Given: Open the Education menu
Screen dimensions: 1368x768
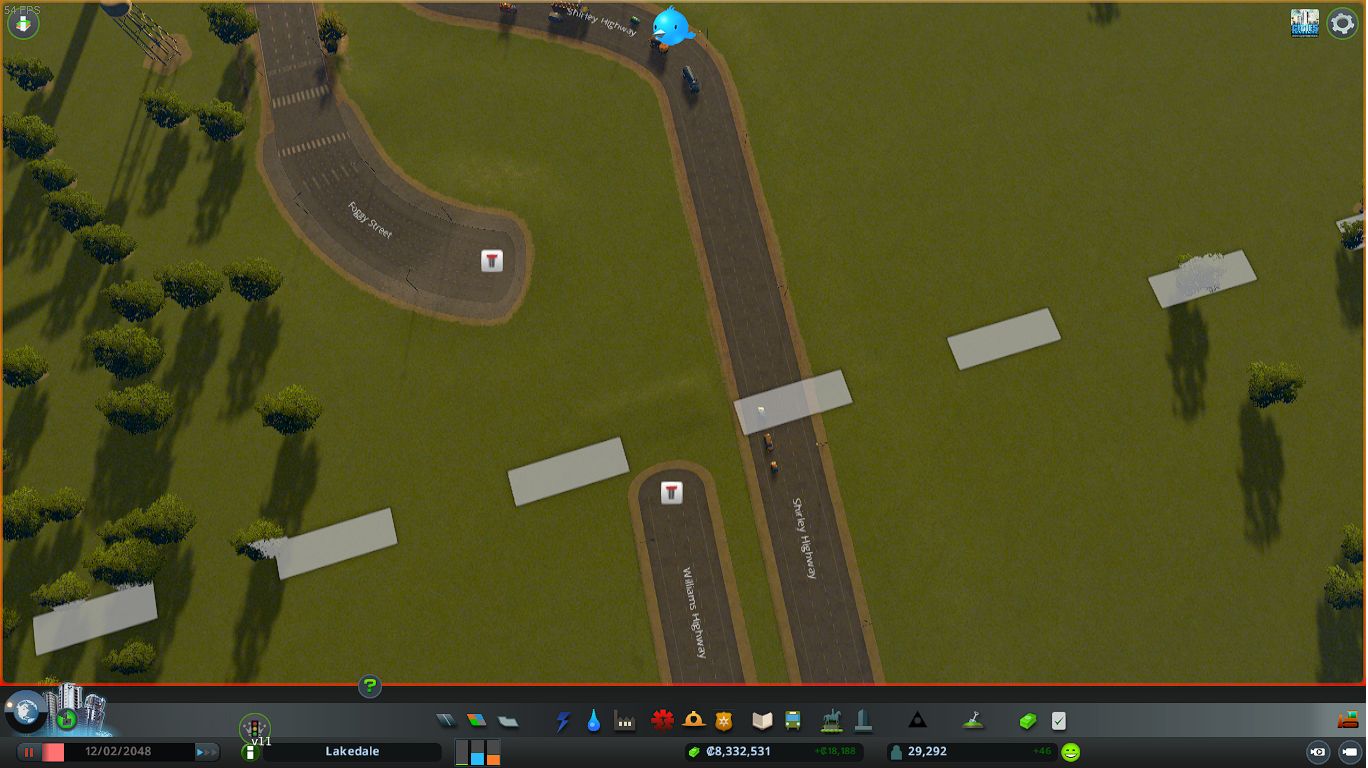Looking at the screenshot, I should [760, 720].
